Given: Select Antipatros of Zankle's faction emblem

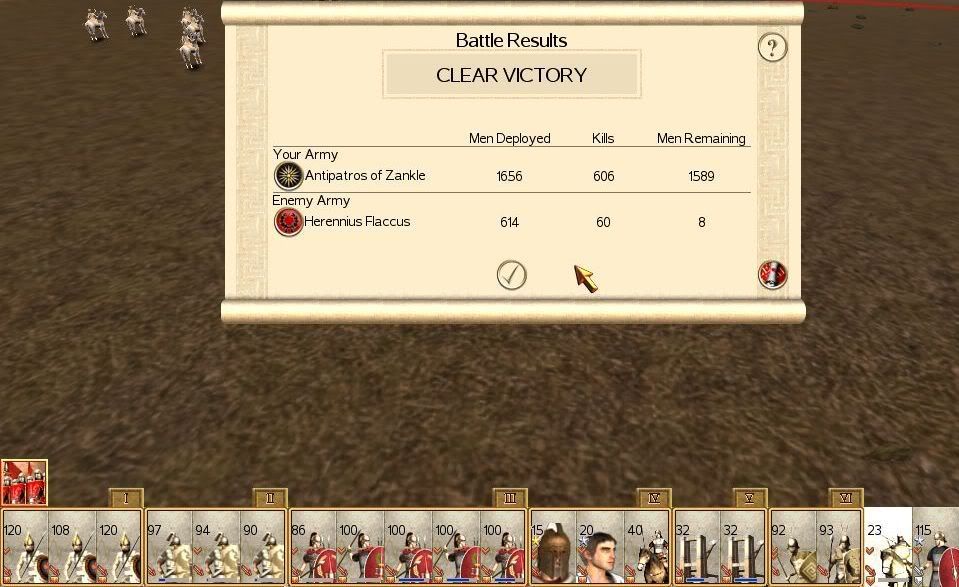Looking at the screenshot, I should point(288,176).
